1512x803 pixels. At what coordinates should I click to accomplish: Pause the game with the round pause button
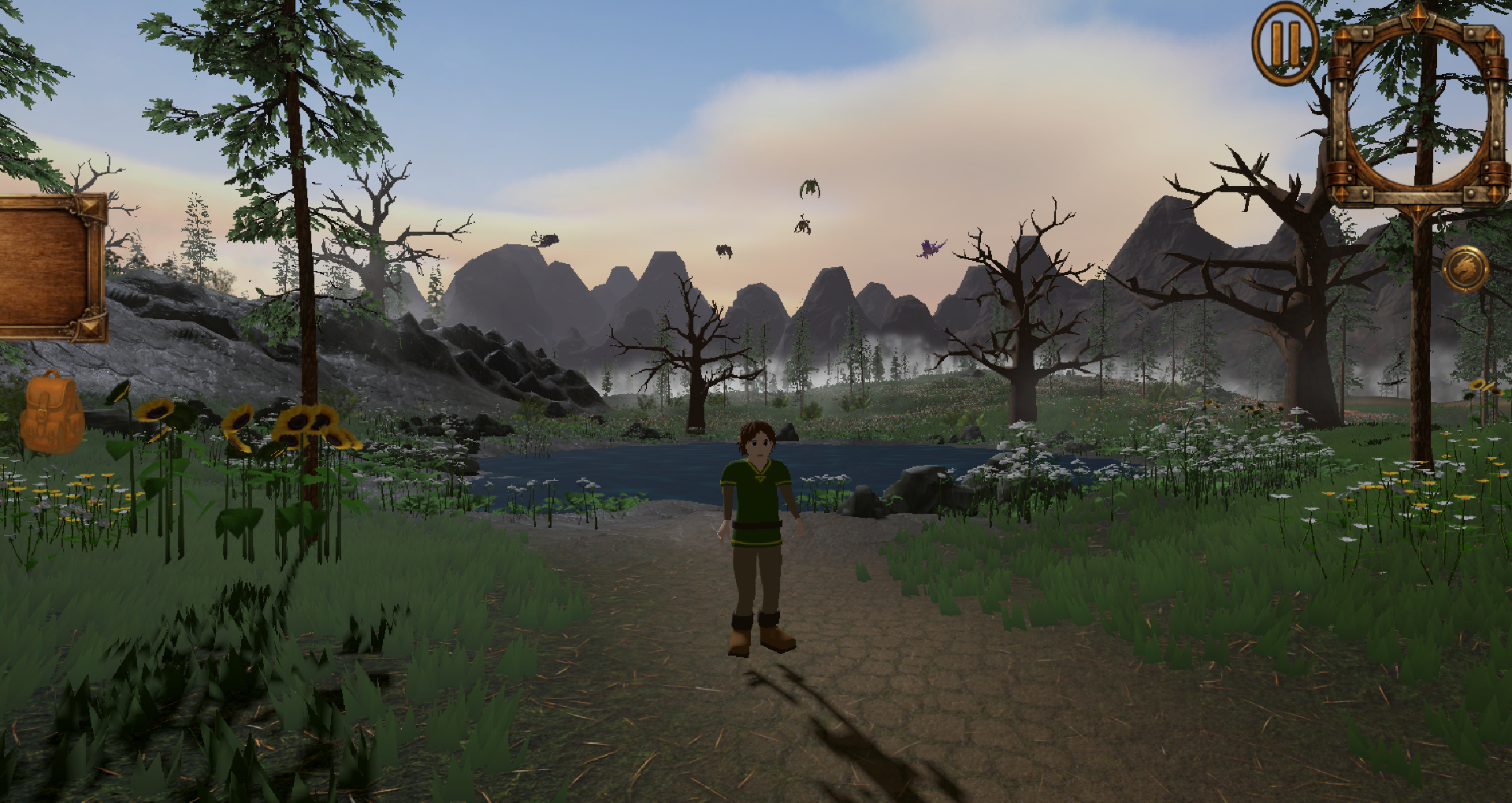1284,43
